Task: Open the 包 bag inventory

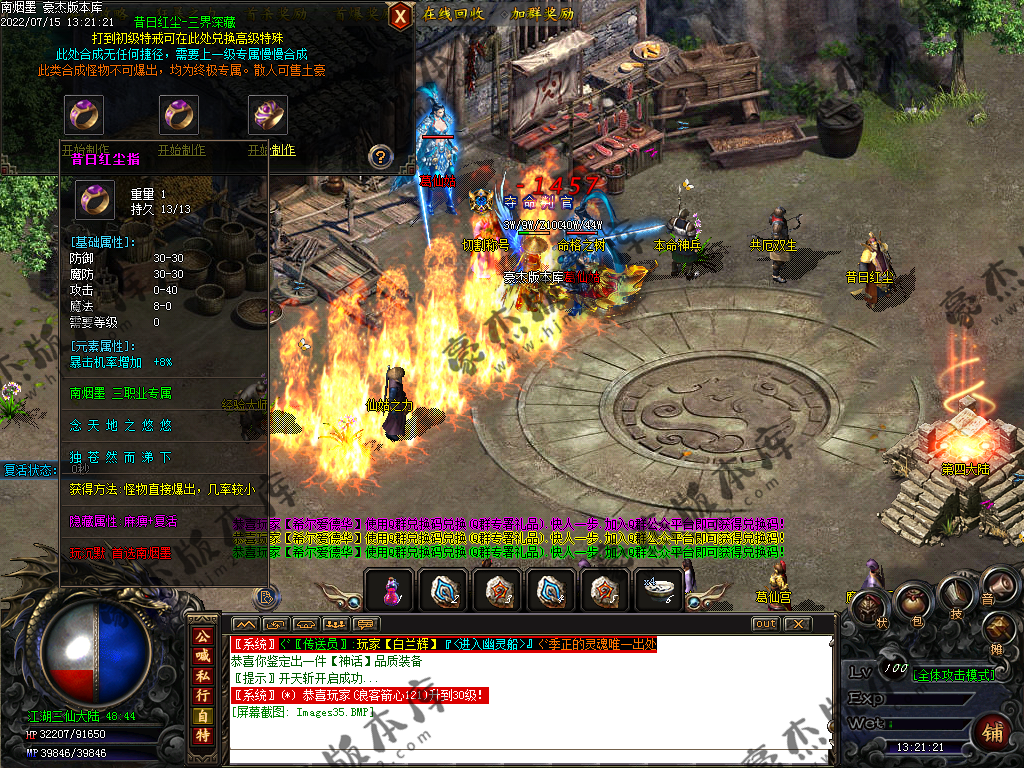Action: pyautogui.click(x=913, y=602)
